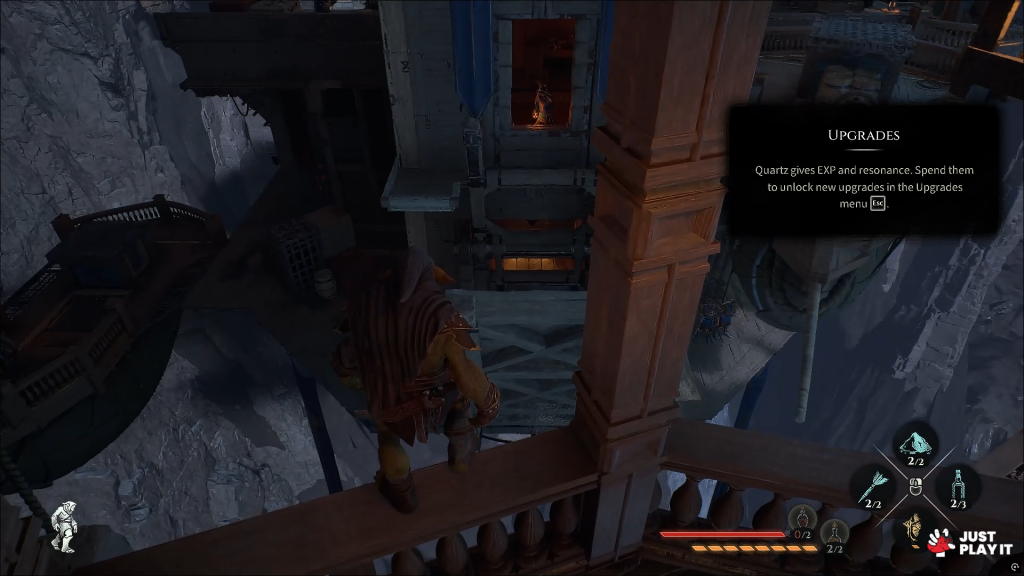Viewport: 1024px width, 576px height.
Task: Use the amber potion icon showing 2/2
Action: tap(834, 532)
